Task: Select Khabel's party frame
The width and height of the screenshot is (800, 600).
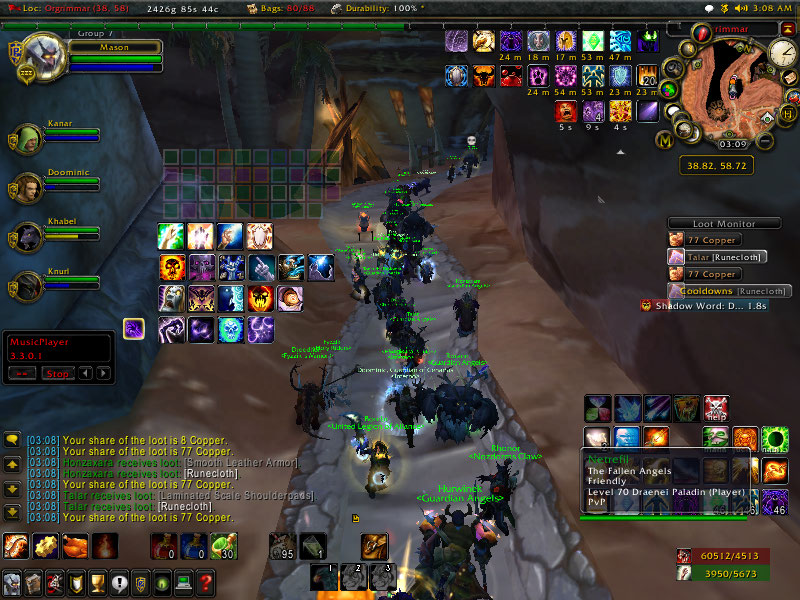Action: (27, 236)
